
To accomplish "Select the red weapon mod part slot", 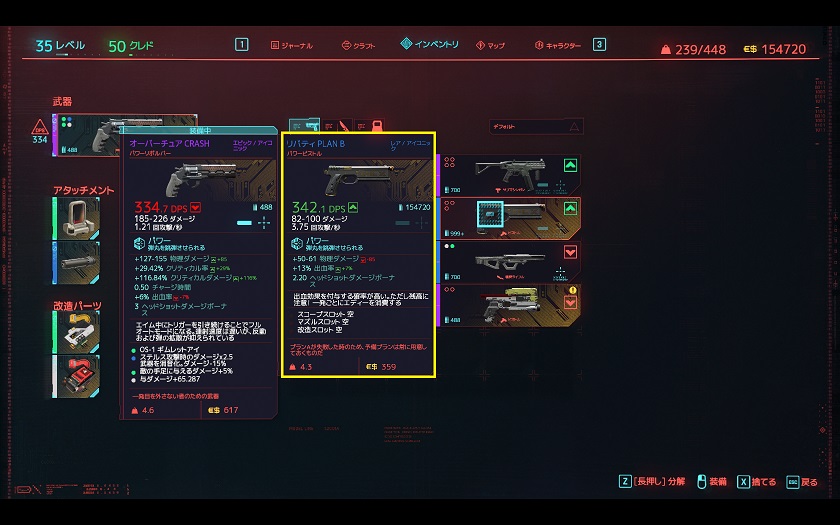I will (76, 376).
